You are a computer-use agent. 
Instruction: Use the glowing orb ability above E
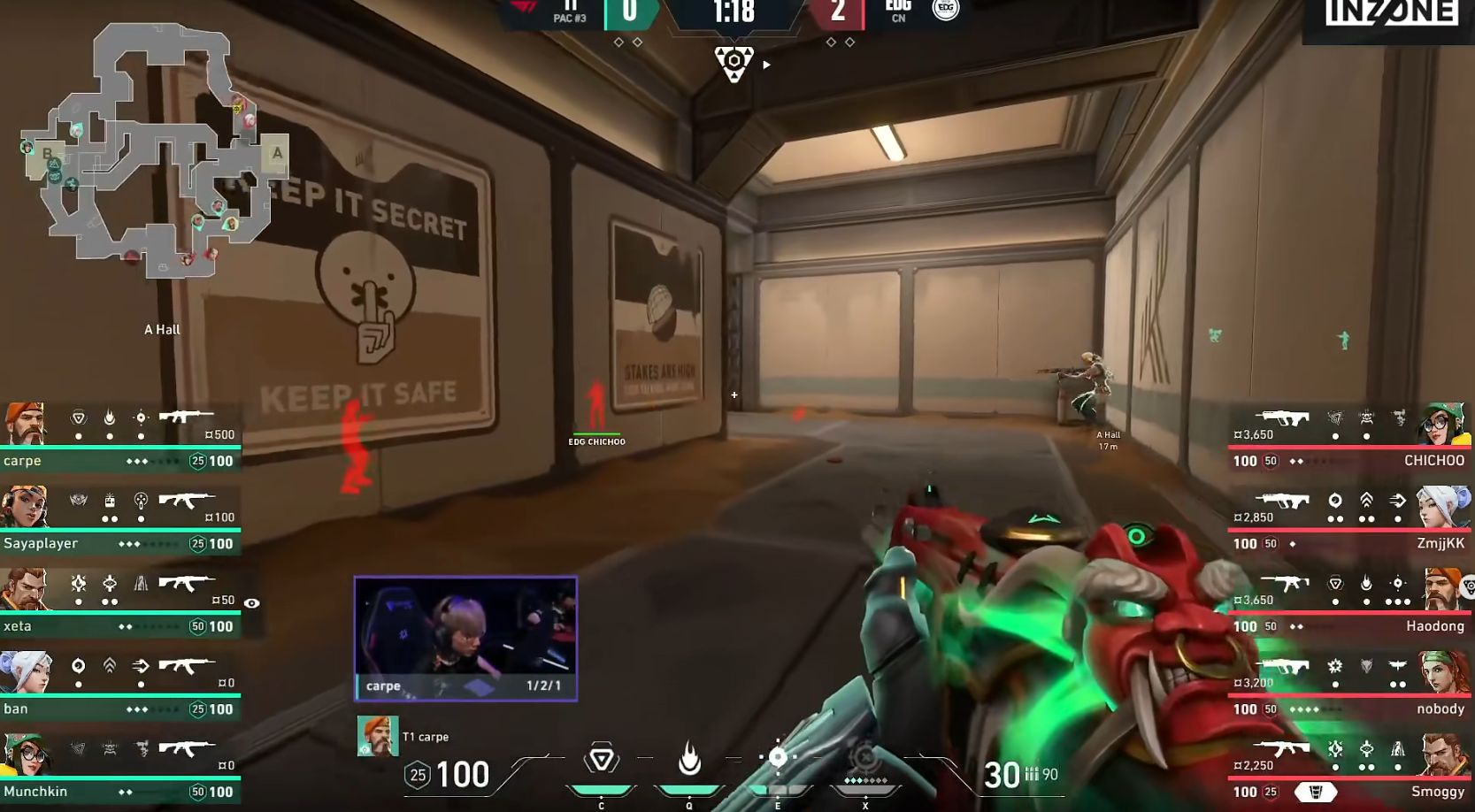[x=778, y=757]
